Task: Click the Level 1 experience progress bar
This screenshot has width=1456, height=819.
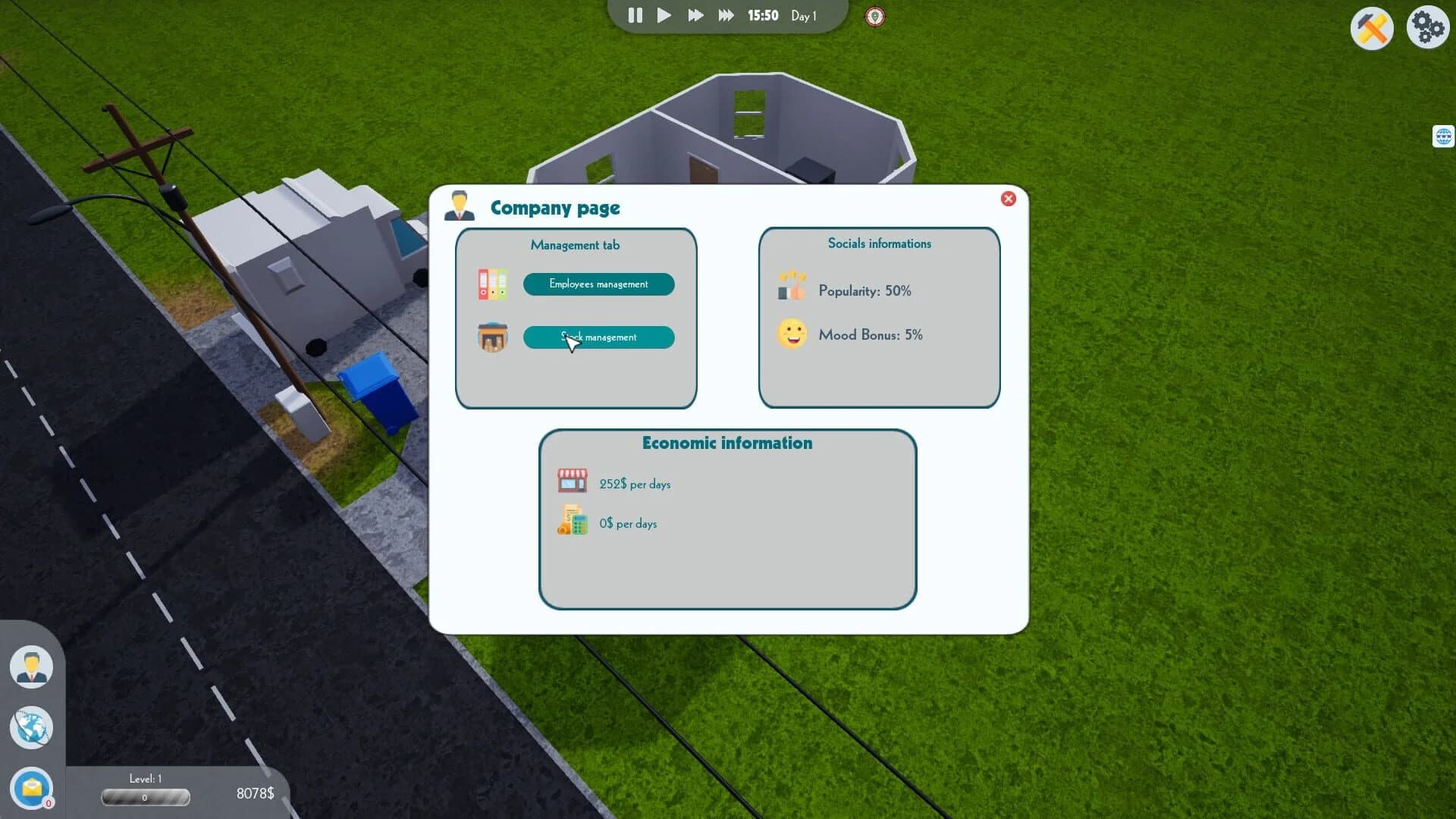Action: point(146,797)
